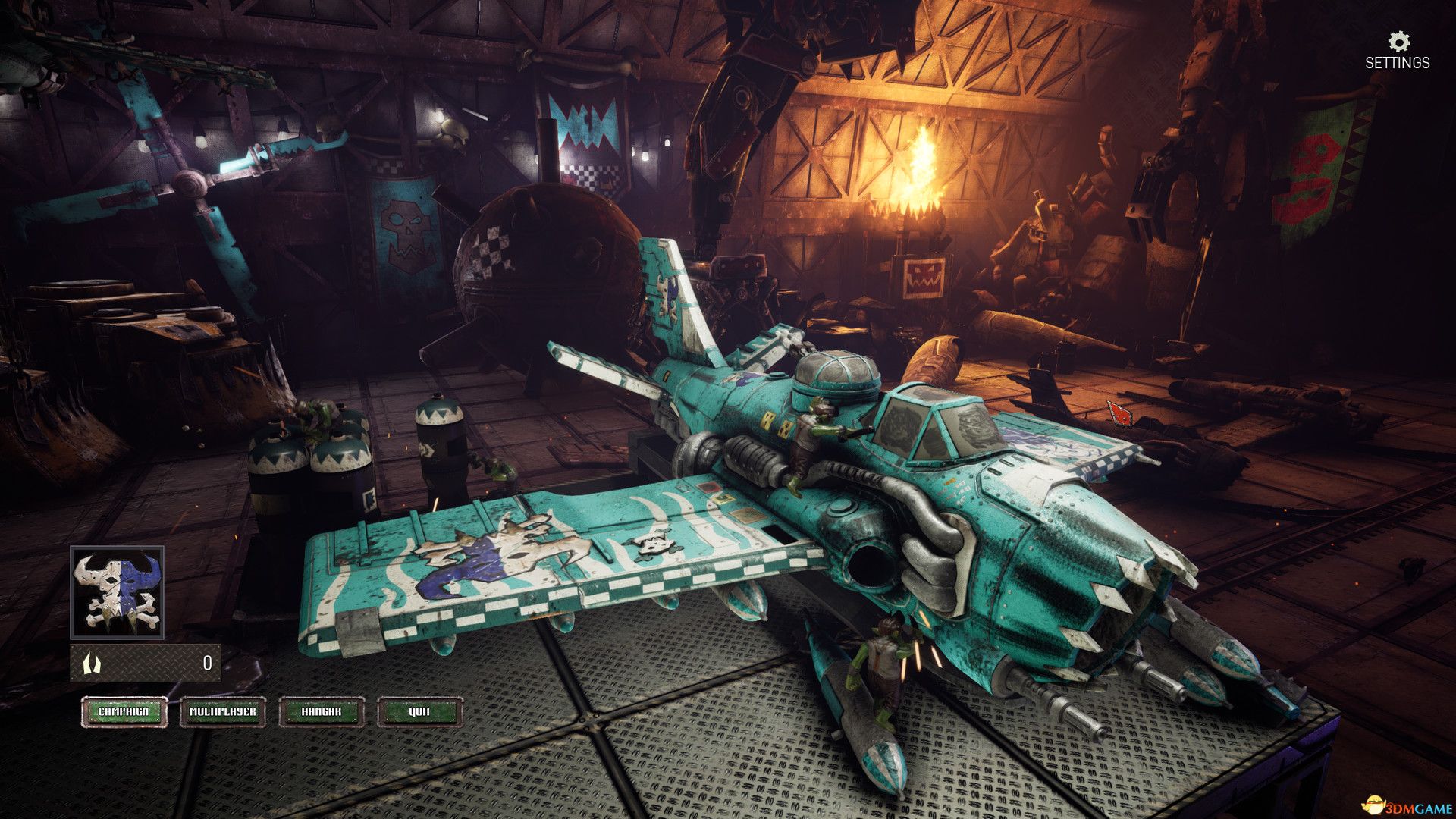The image size is (1456, 819).
Task: Open the Multiplayer menu
Action: (223, 712)
